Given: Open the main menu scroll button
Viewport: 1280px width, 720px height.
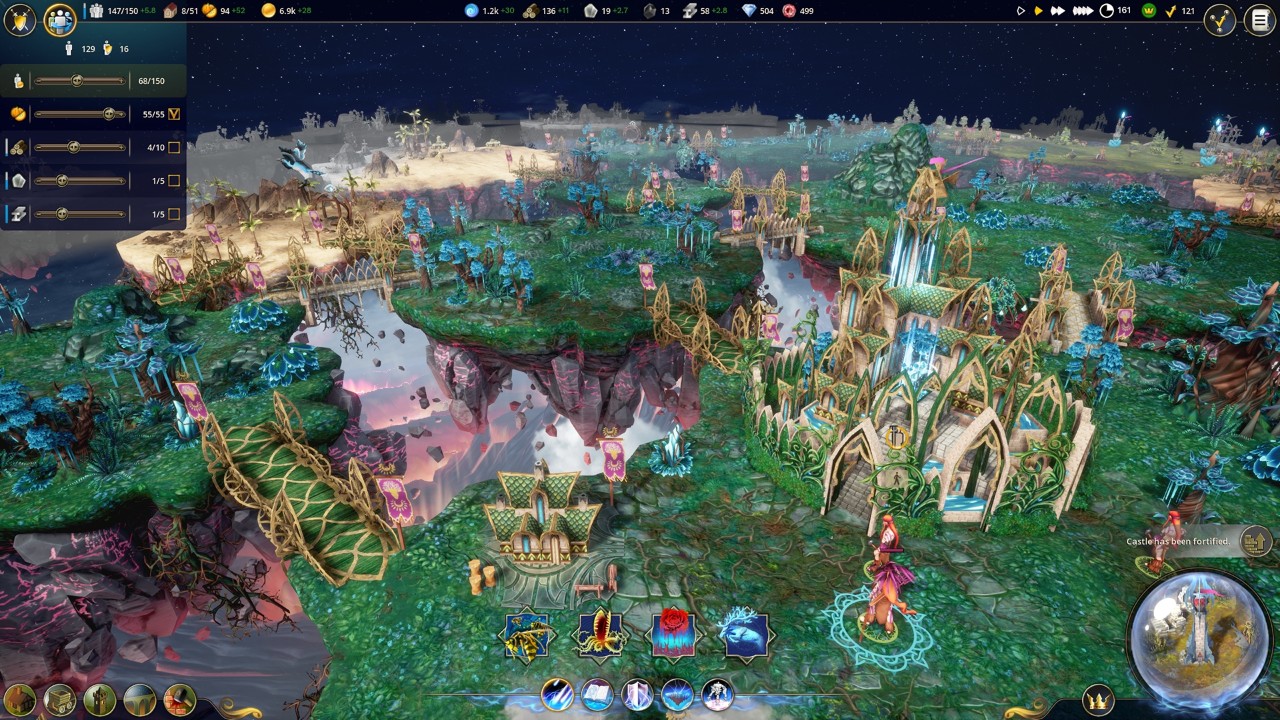Looking at the screenshot, I should pos(1260,20).
